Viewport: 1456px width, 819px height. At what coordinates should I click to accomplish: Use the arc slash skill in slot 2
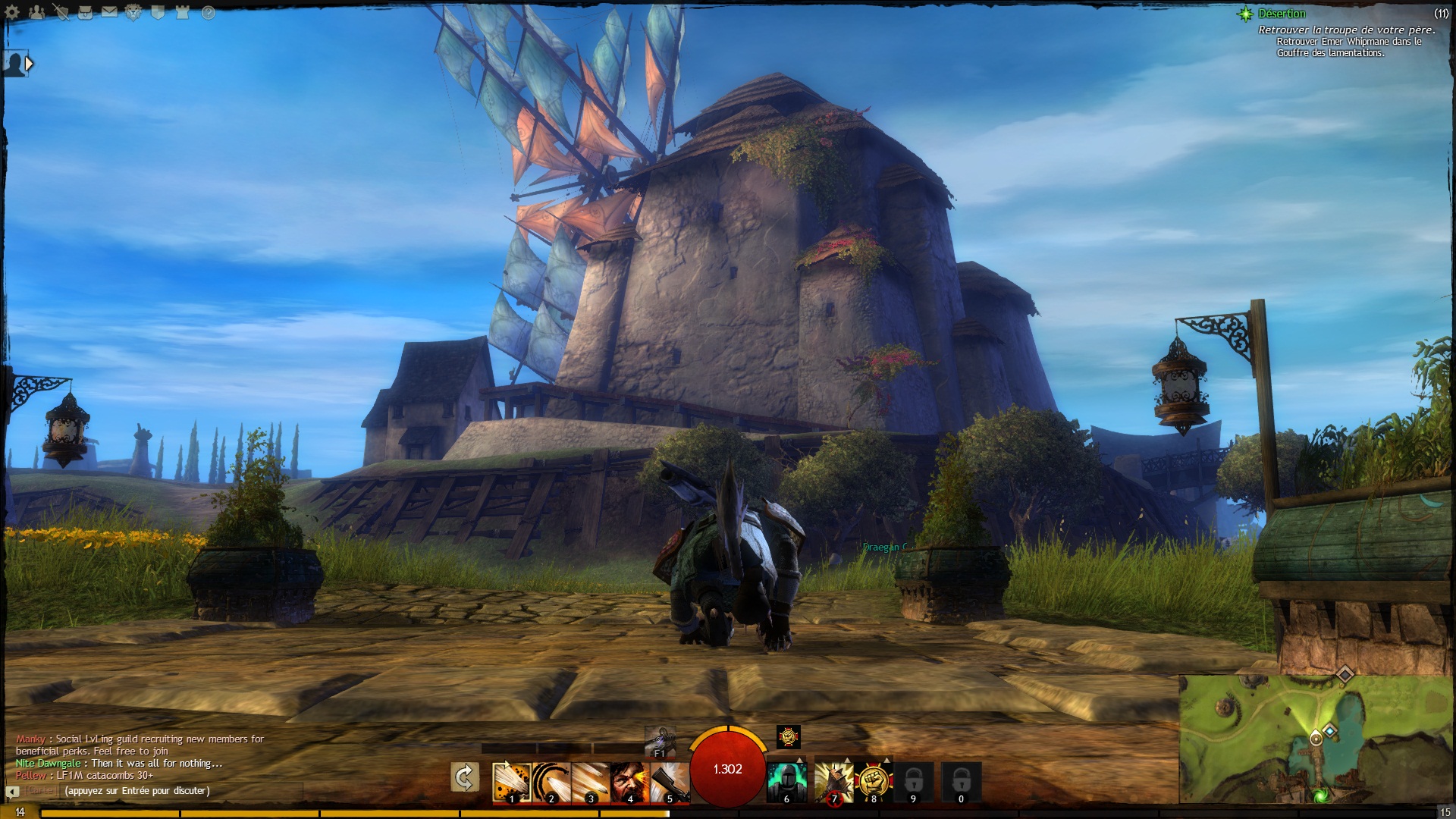(x=551, y=782)
